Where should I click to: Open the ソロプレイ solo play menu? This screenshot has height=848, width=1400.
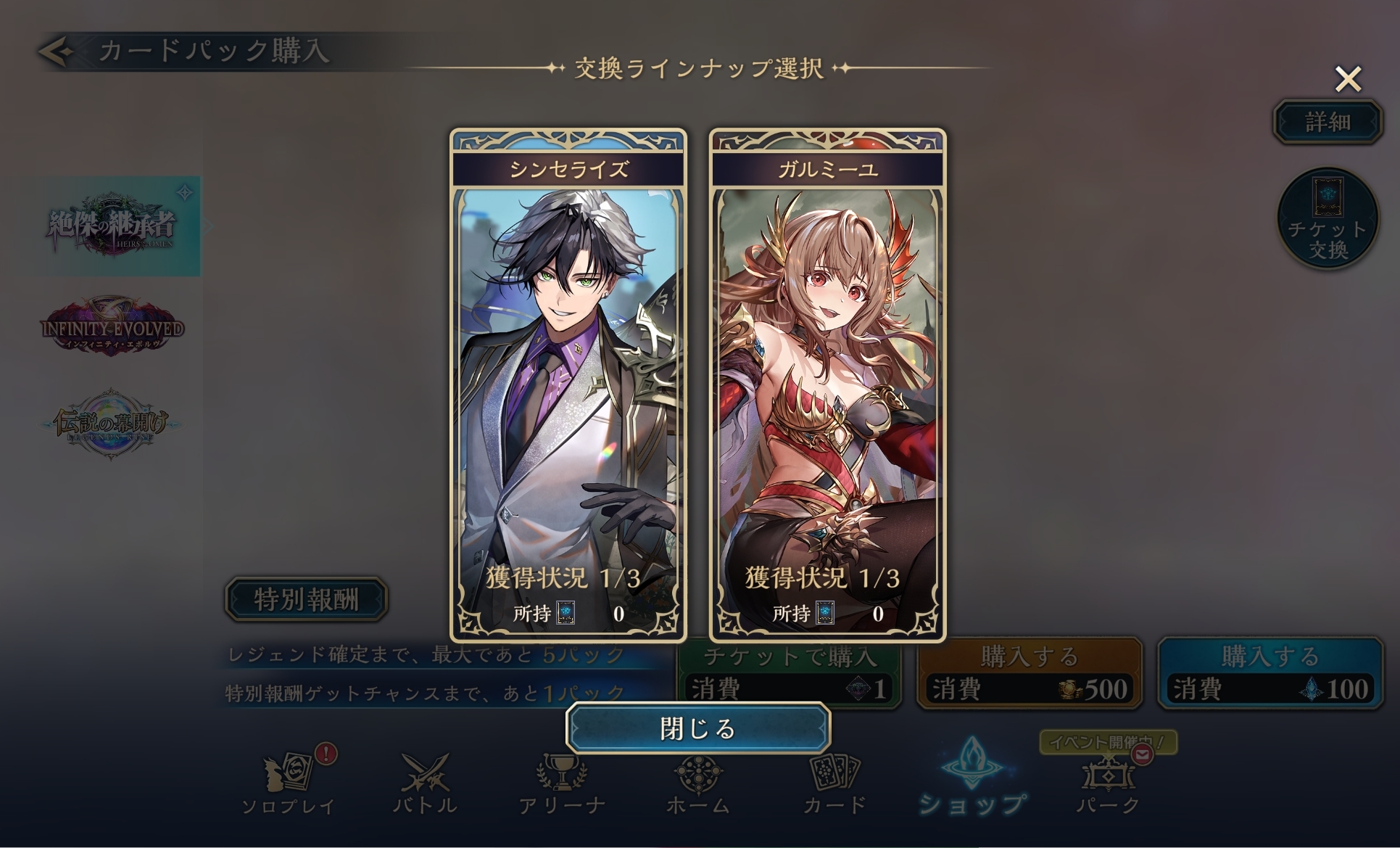(289, 783)
